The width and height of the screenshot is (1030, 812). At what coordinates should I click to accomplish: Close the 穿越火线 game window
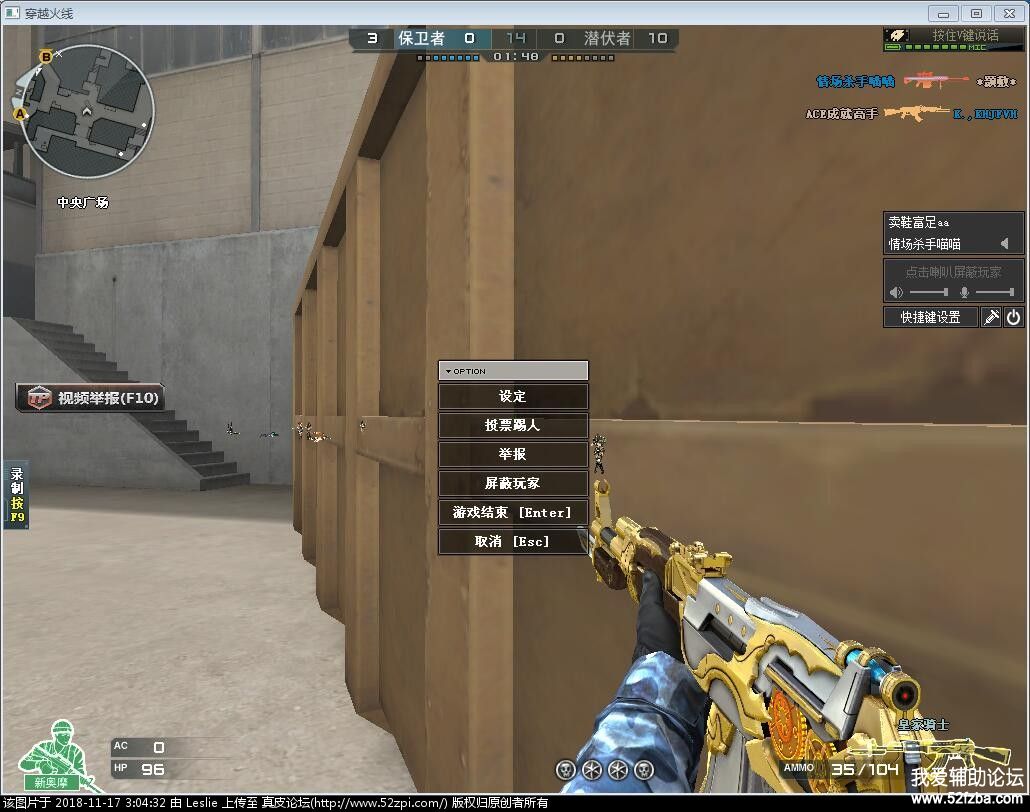tap(1008, 13)
